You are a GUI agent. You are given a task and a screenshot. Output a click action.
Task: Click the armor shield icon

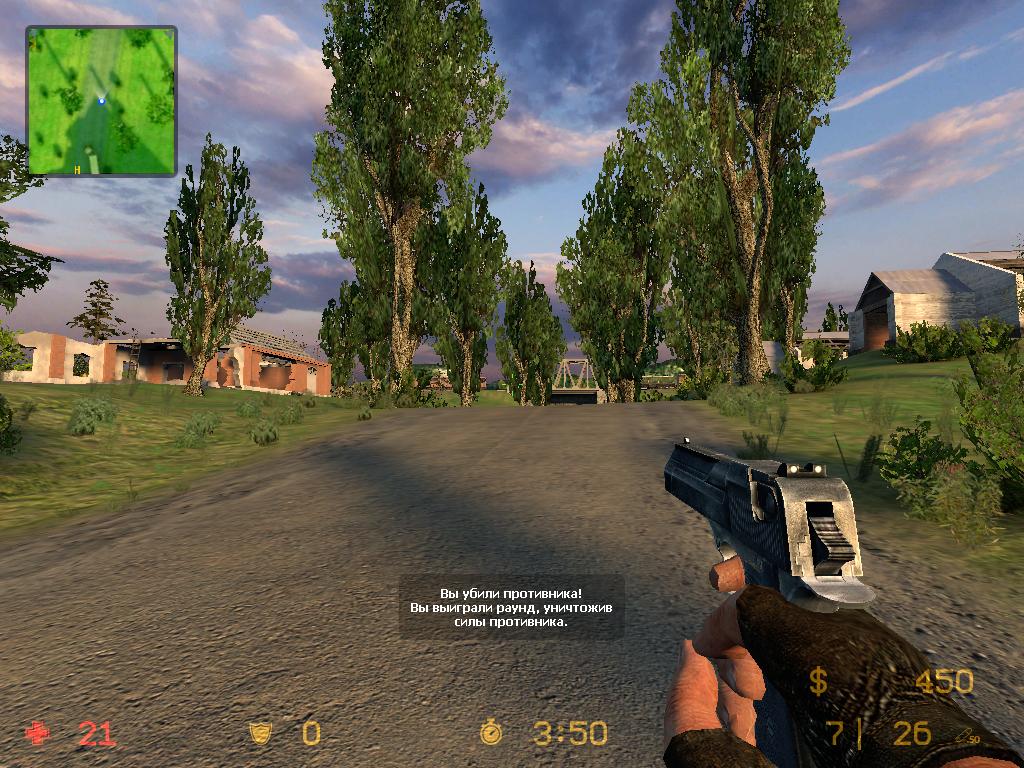pyautogui.click(x=260, y=734)
